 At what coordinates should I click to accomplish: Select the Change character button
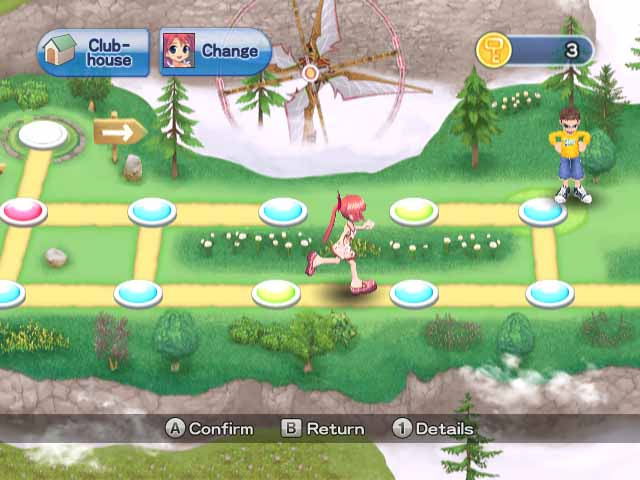[215, 51]
